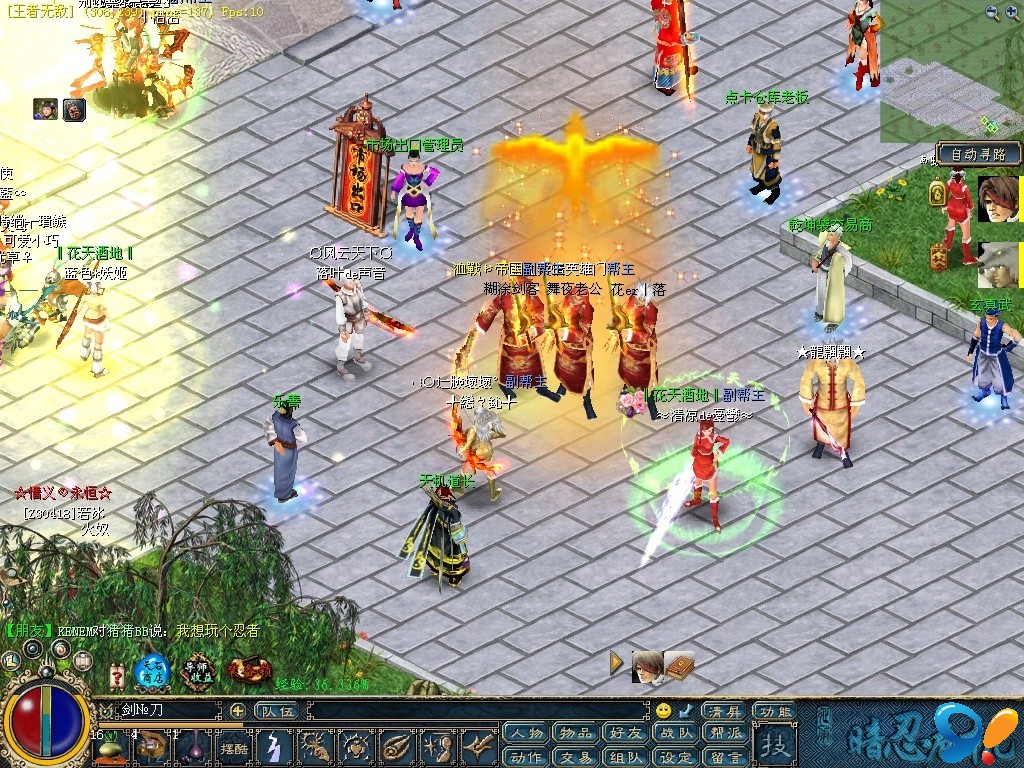Open the 帮派 guild panel
This screenshot has height=768, width=1024.
coord(727,734)
